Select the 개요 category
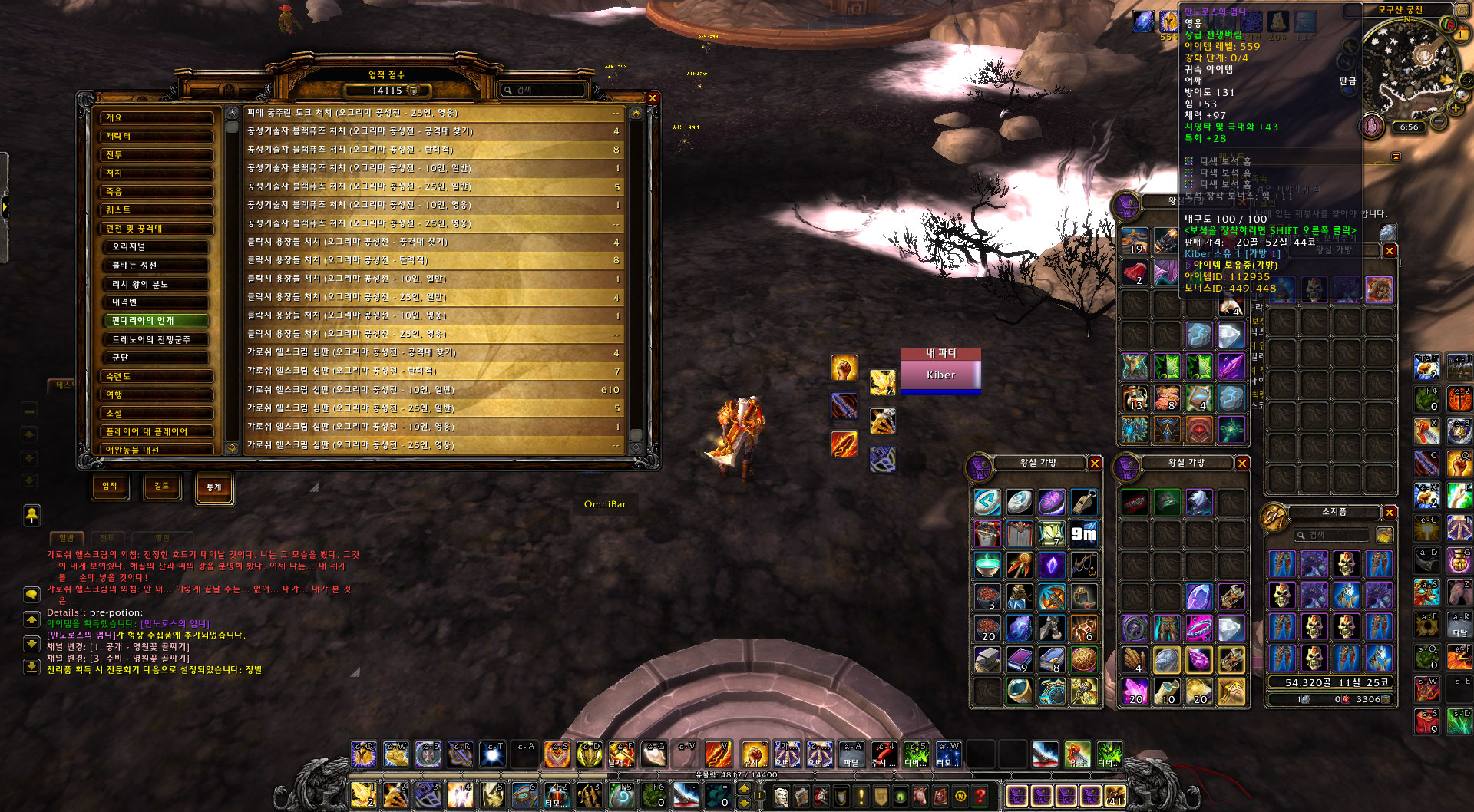 tap(157, 118)
